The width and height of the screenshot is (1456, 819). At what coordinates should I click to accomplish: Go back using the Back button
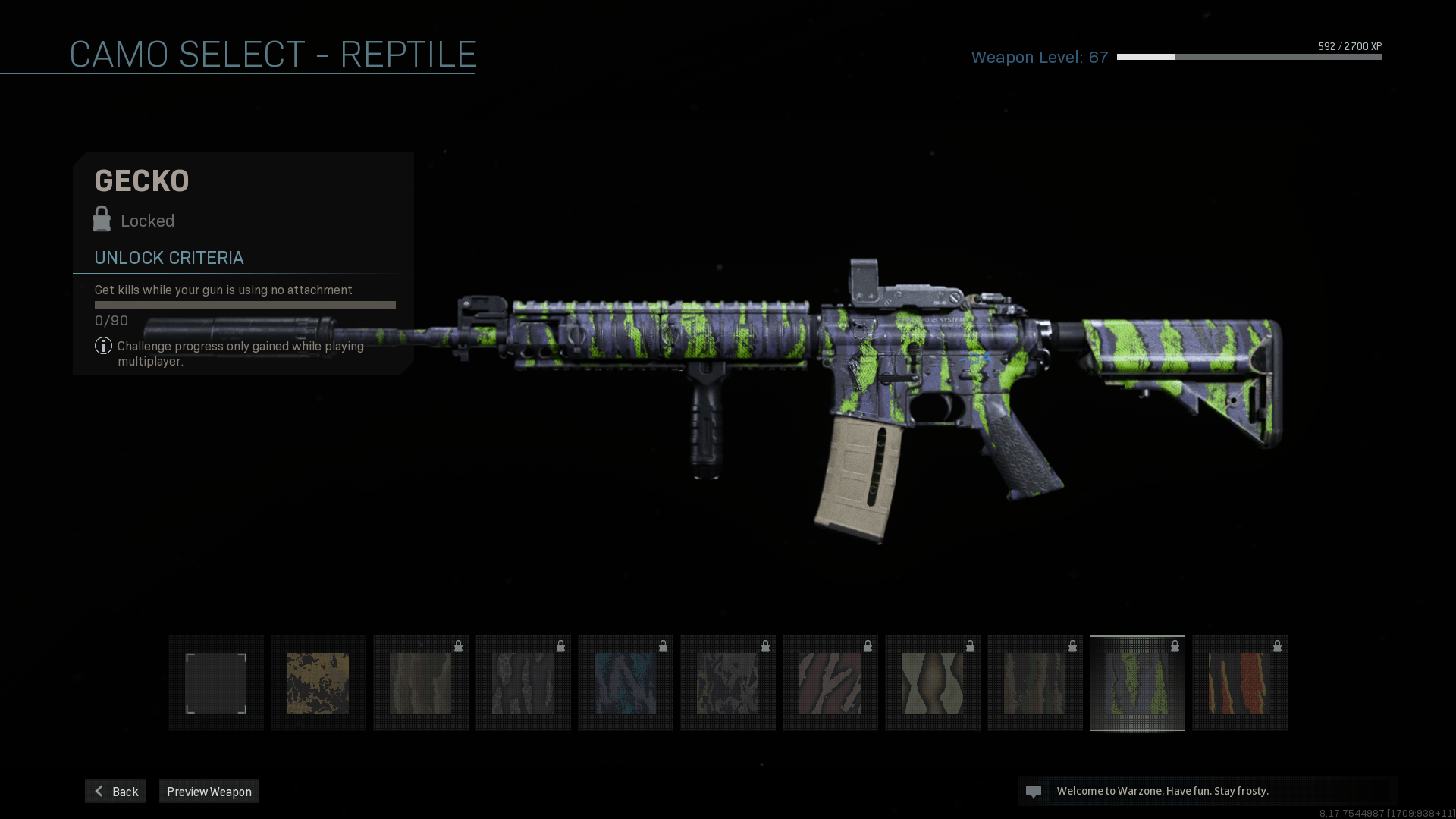[x=115, y=791]
